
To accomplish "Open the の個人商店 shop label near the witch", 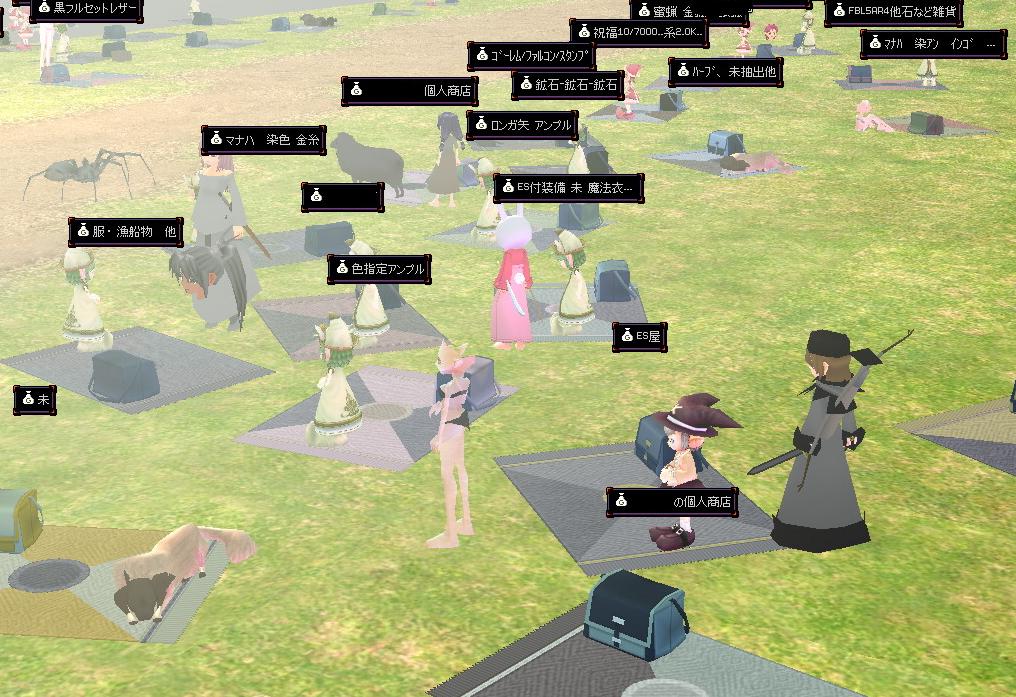I will tap(672, 502).
